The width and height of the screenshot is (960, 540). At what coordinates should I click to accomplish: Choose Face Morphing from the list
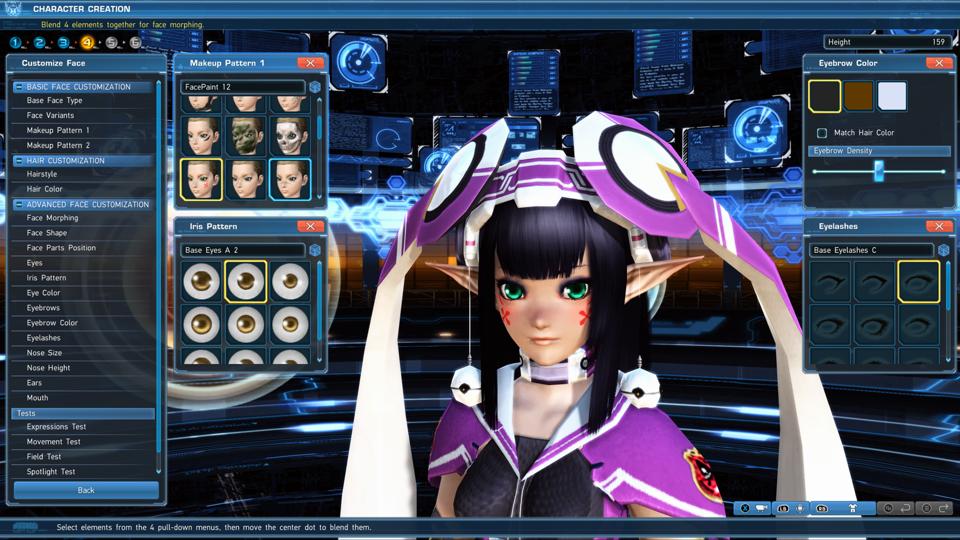coord(52,218)
